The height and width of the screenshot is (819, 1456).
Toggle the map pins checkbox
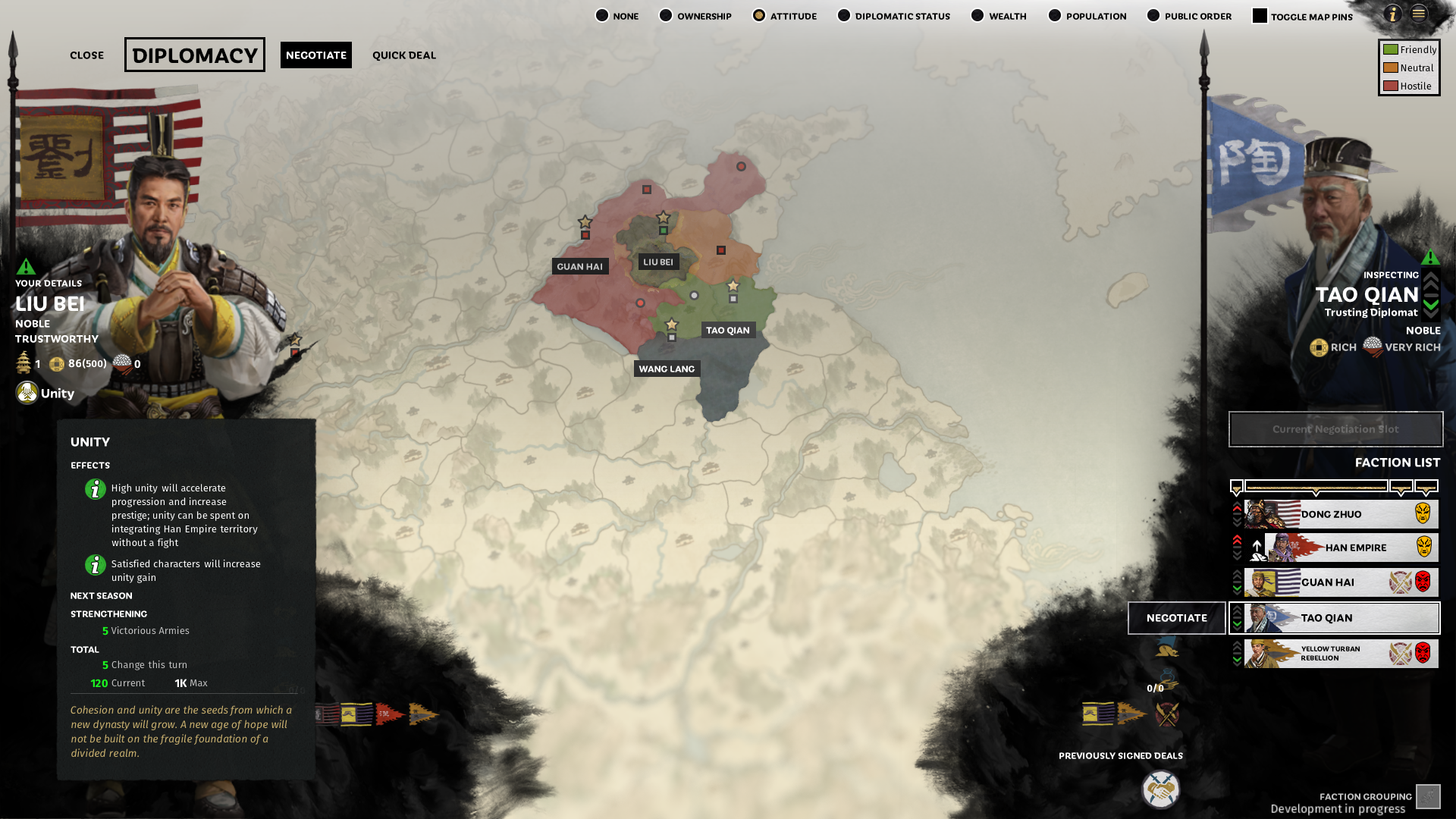coord(1260,16)
